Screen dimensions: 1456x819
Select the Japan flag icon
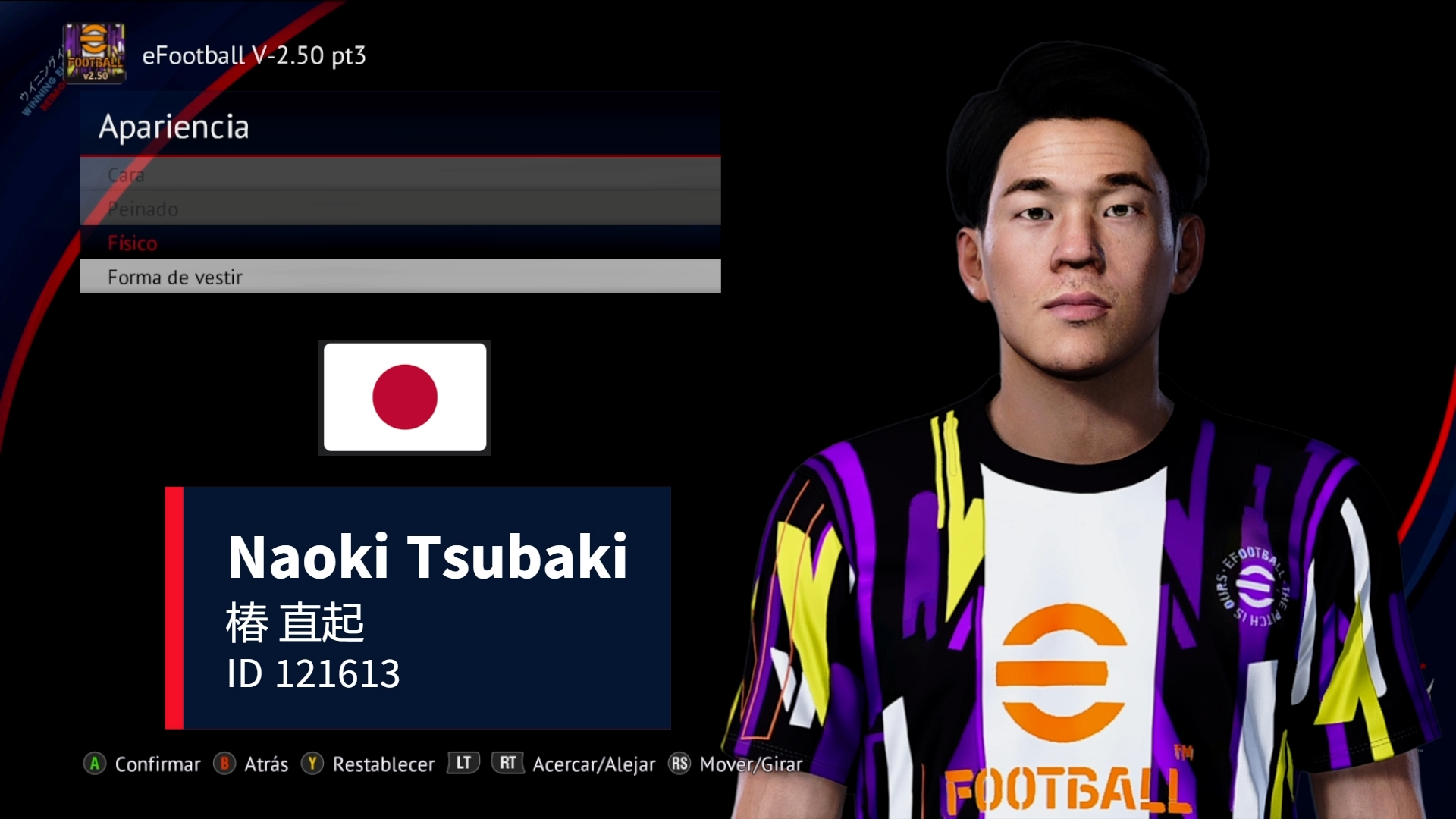click(404, 397)
